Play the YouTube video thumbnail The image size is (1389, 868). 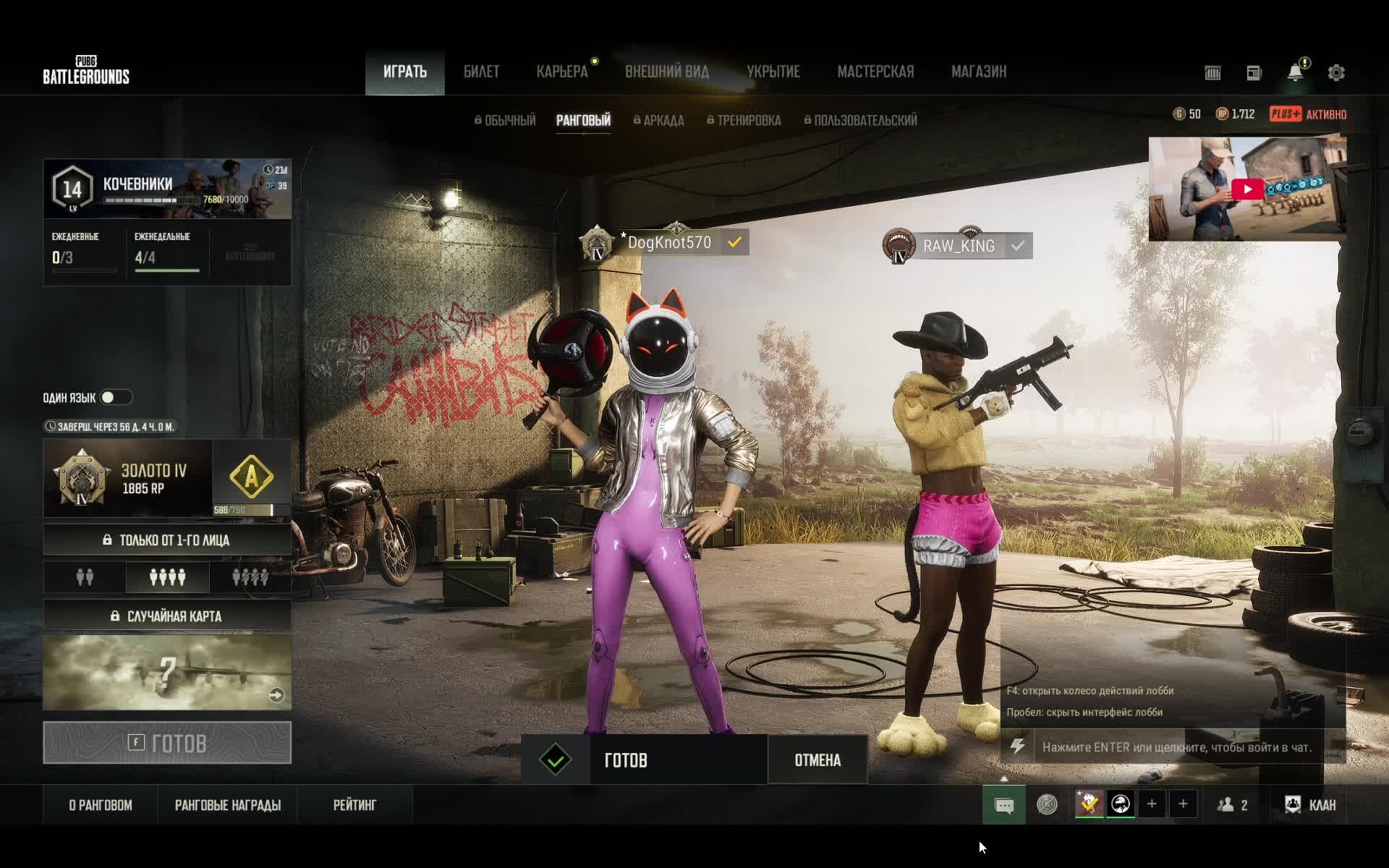[x=1247, y=189]
